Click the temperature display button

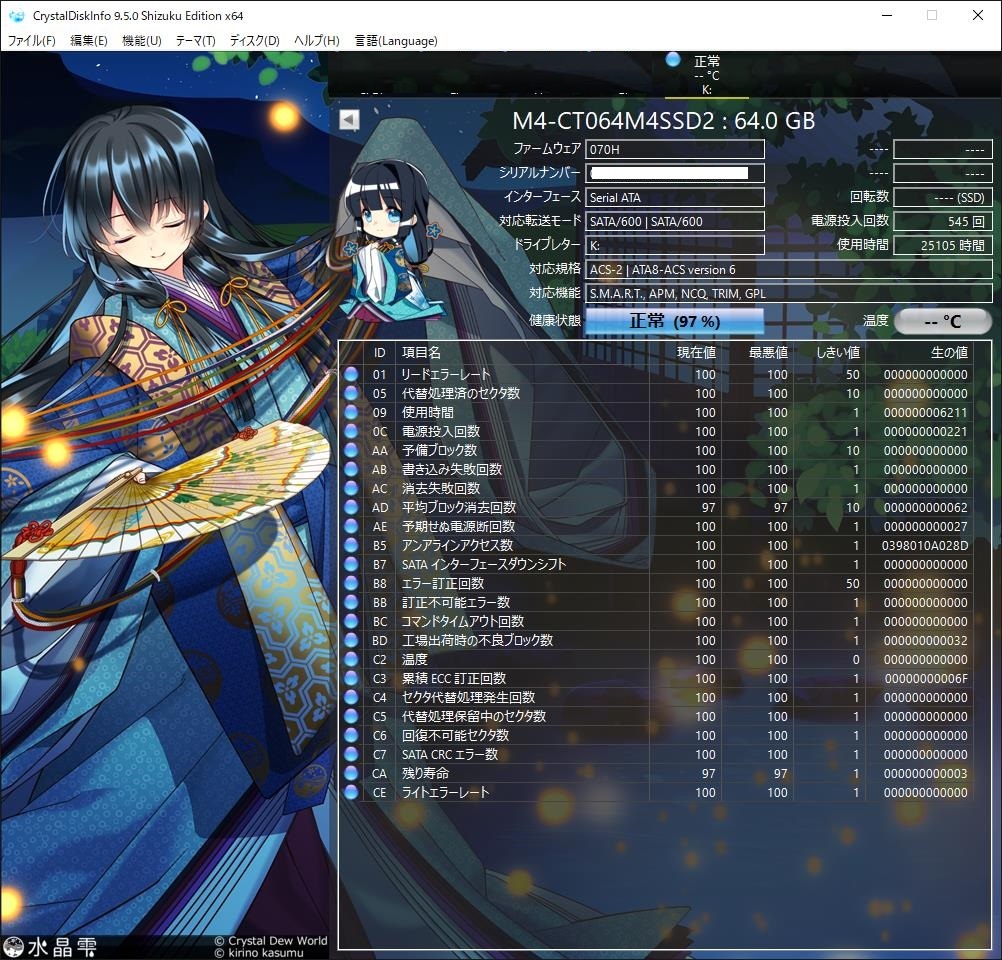click(x=942, y=321)
